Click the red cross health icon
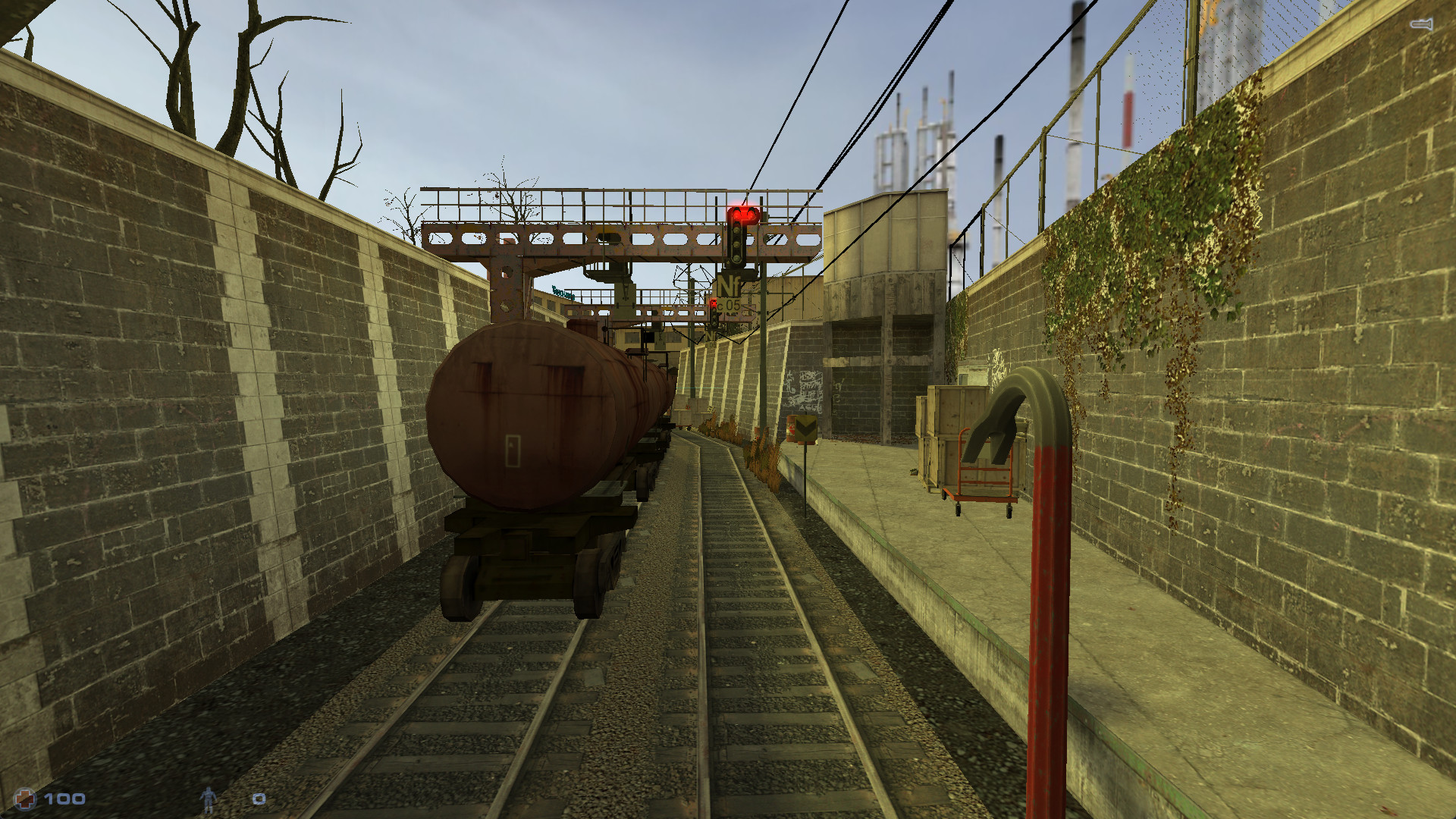The width and height of the screenshot is (1456, 819). tap(25, 799)
